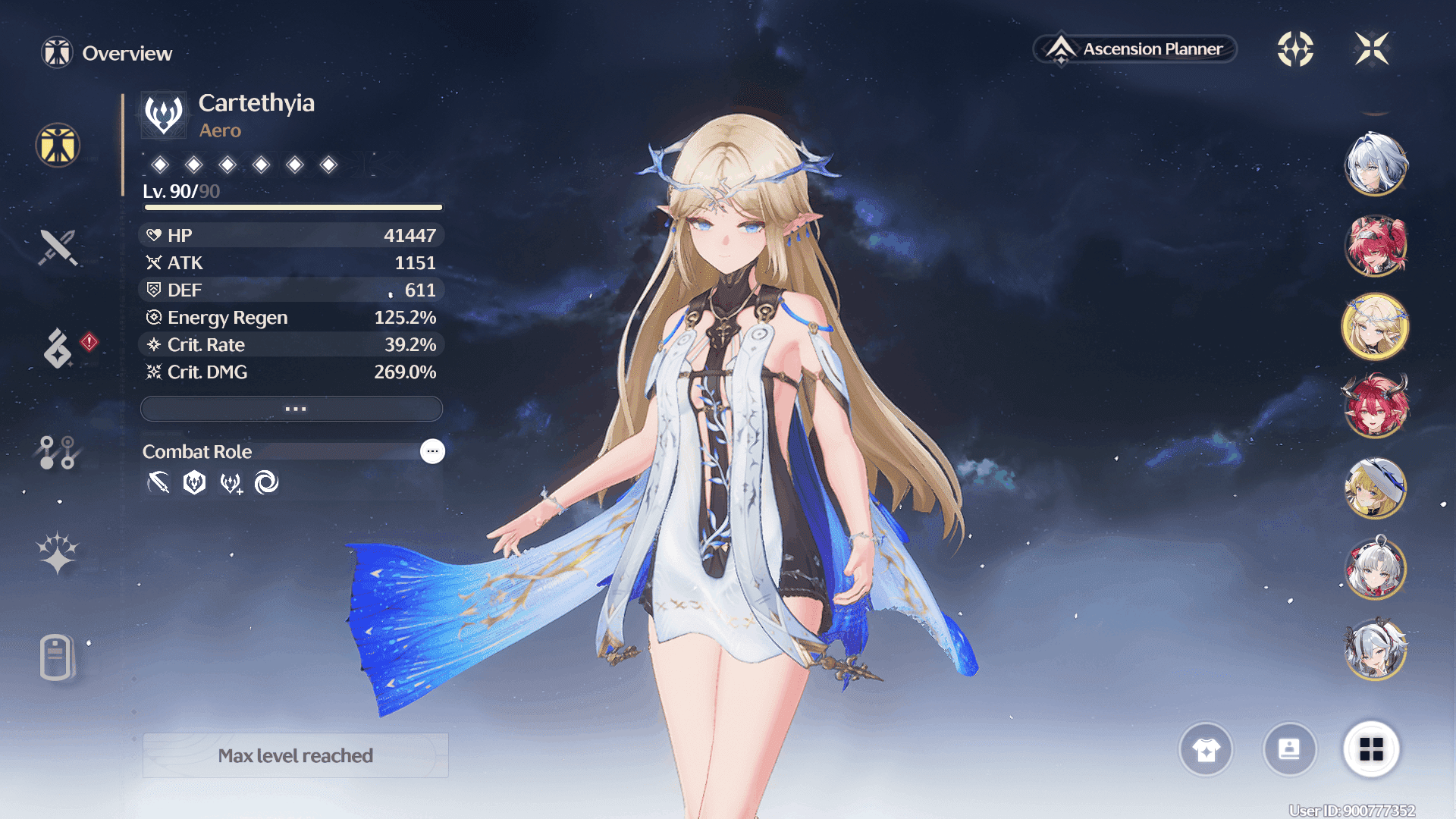The width and height of the screenshot is (1456, 819).
Task: Choose the red twin-tail character portrait
Action: pos(1375,246)
